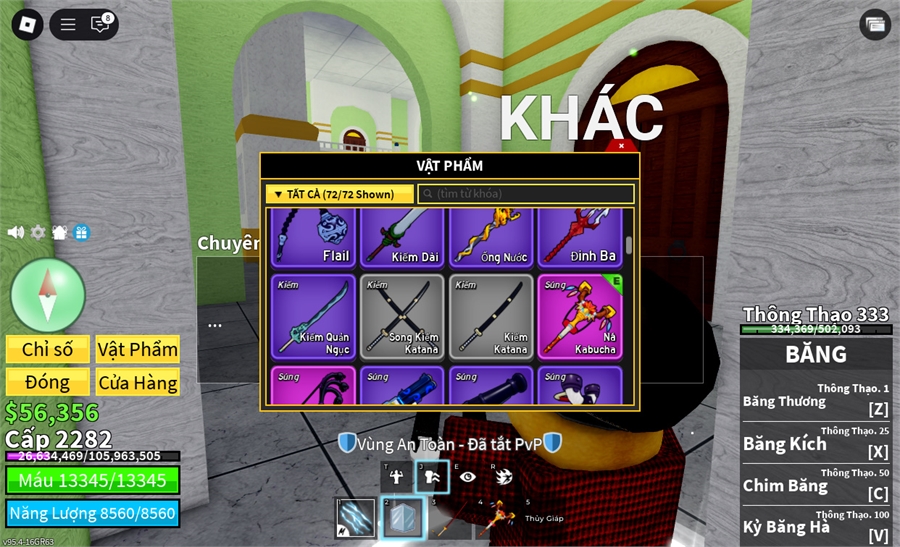Click the keyword search field
This screenshot has width=900, height=547.
click(526, 194)
